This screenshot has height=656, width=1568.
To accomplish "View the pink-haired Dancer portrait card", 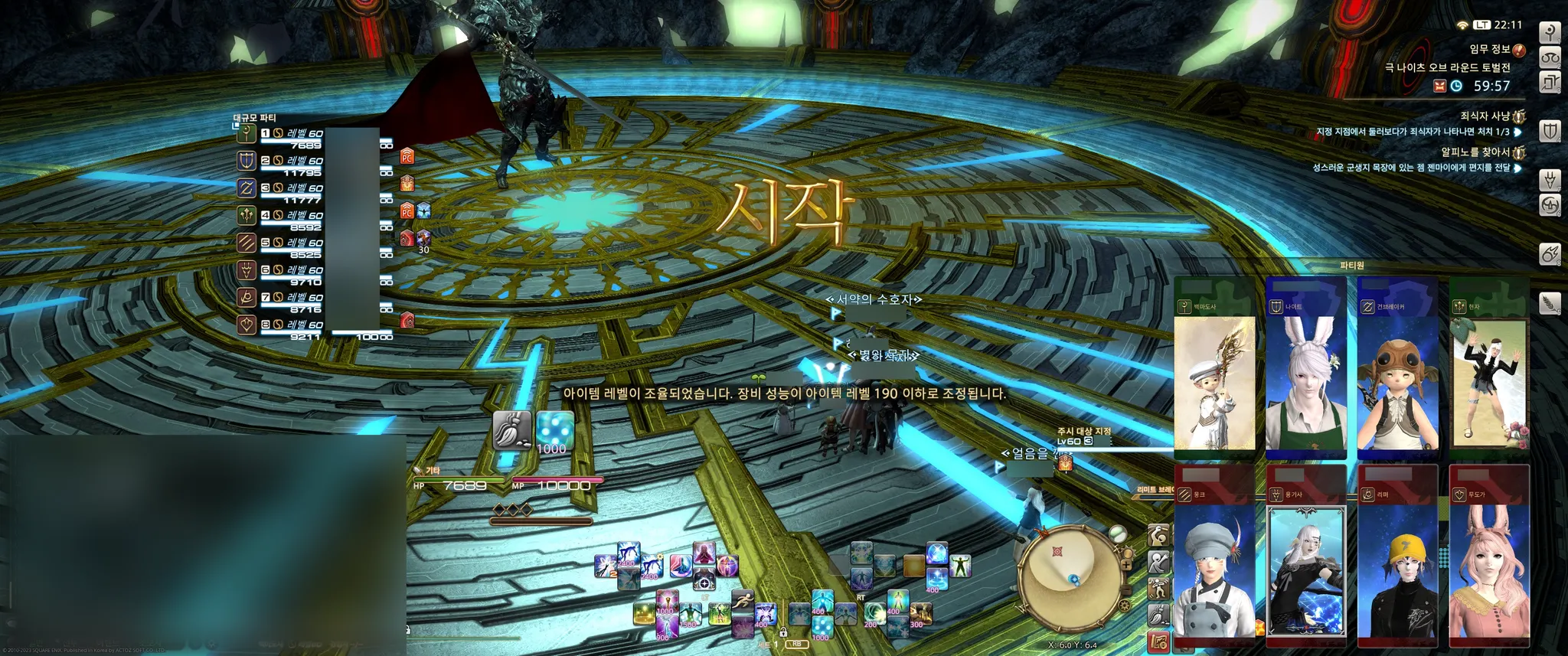I will (x=1489, y=563).
